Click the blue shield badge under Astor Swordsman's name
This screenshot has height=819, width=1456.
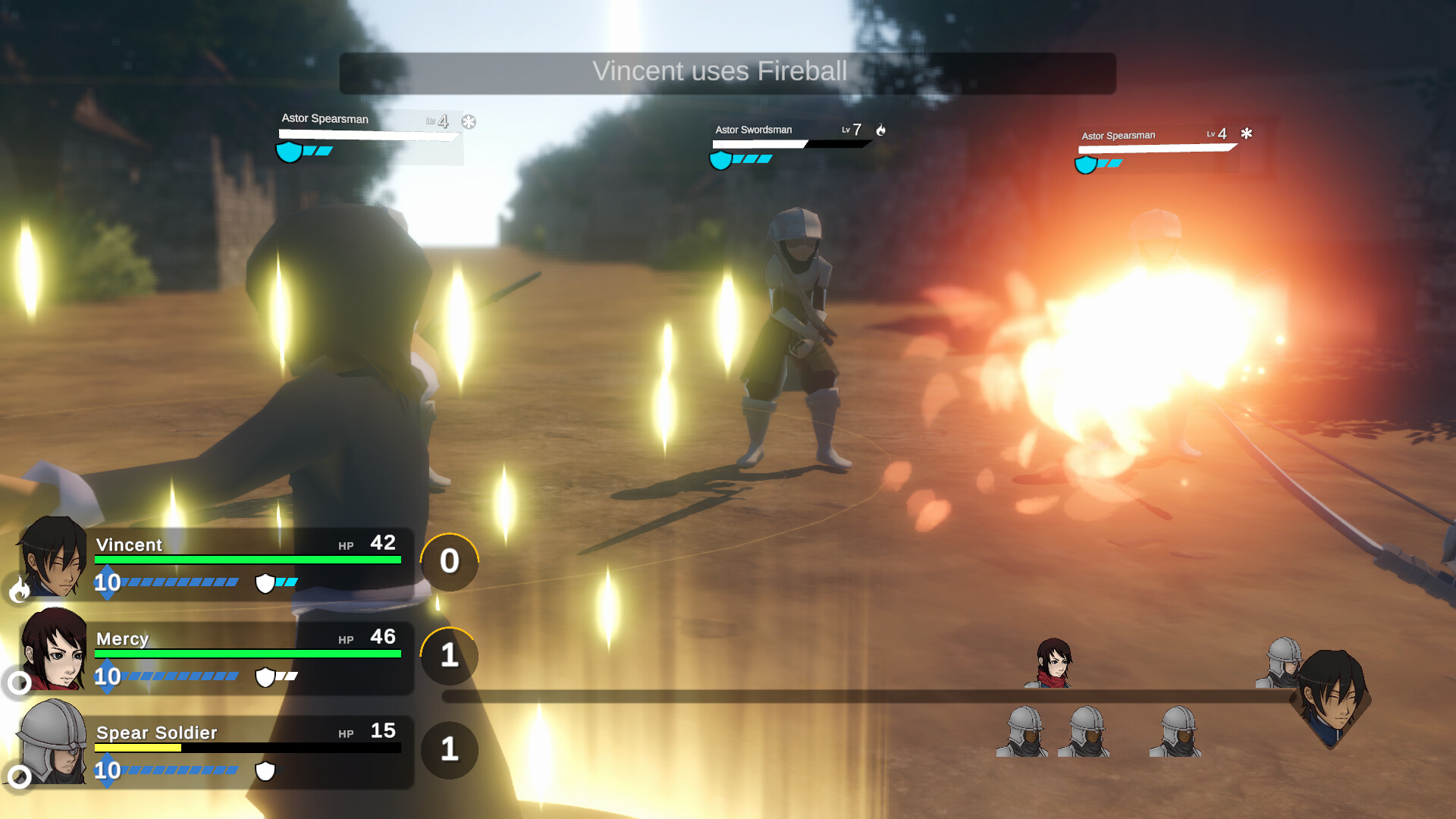click(720, 159)
